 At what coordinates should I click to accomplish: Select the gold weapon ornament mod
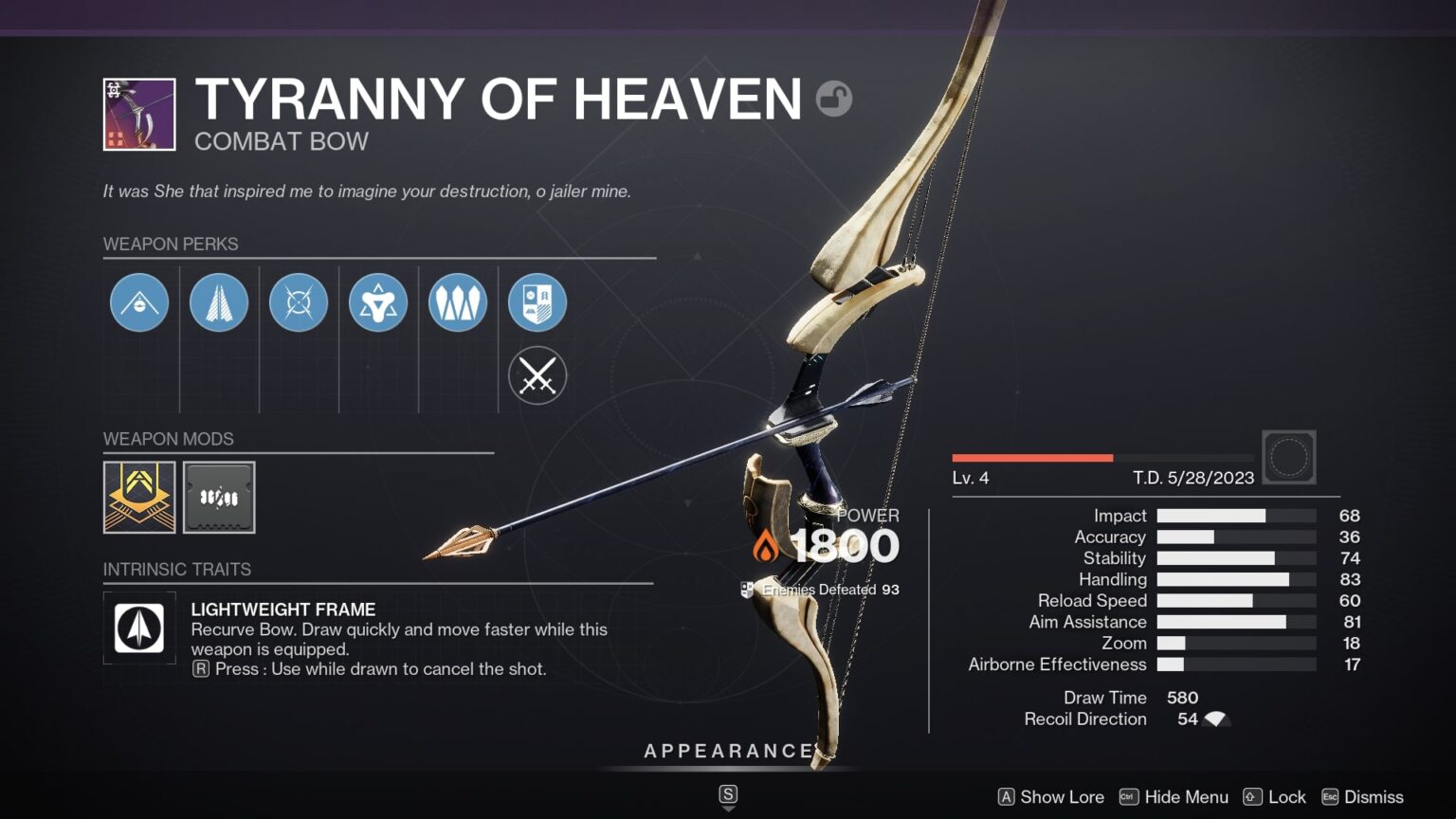click(x=139, y=497)
